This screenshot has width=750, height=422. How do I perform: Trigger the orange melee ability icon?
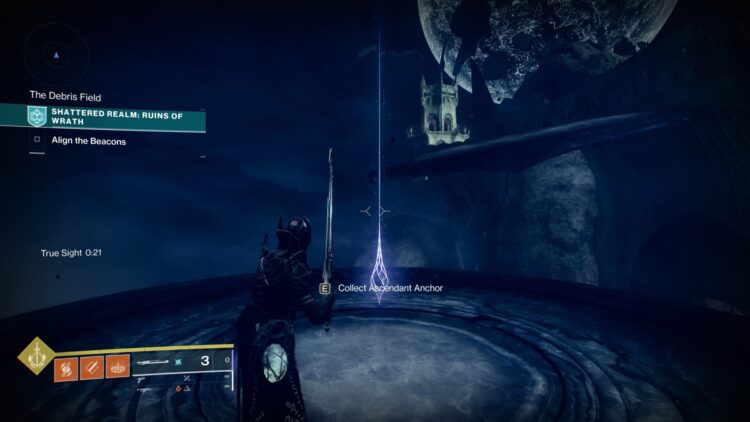click(92, 367)
